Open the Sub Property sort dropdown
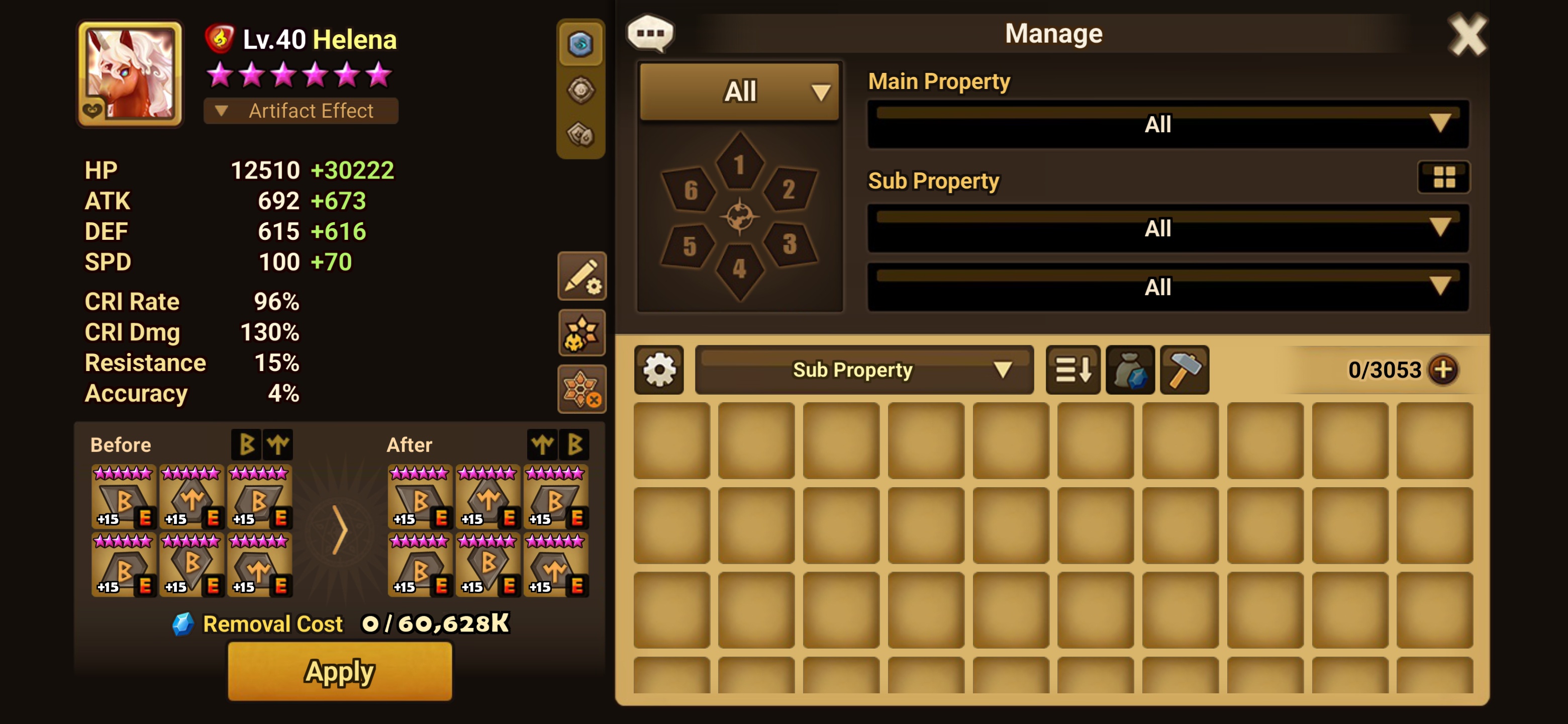Screen dimensions: 1568x724 (863, 370)
